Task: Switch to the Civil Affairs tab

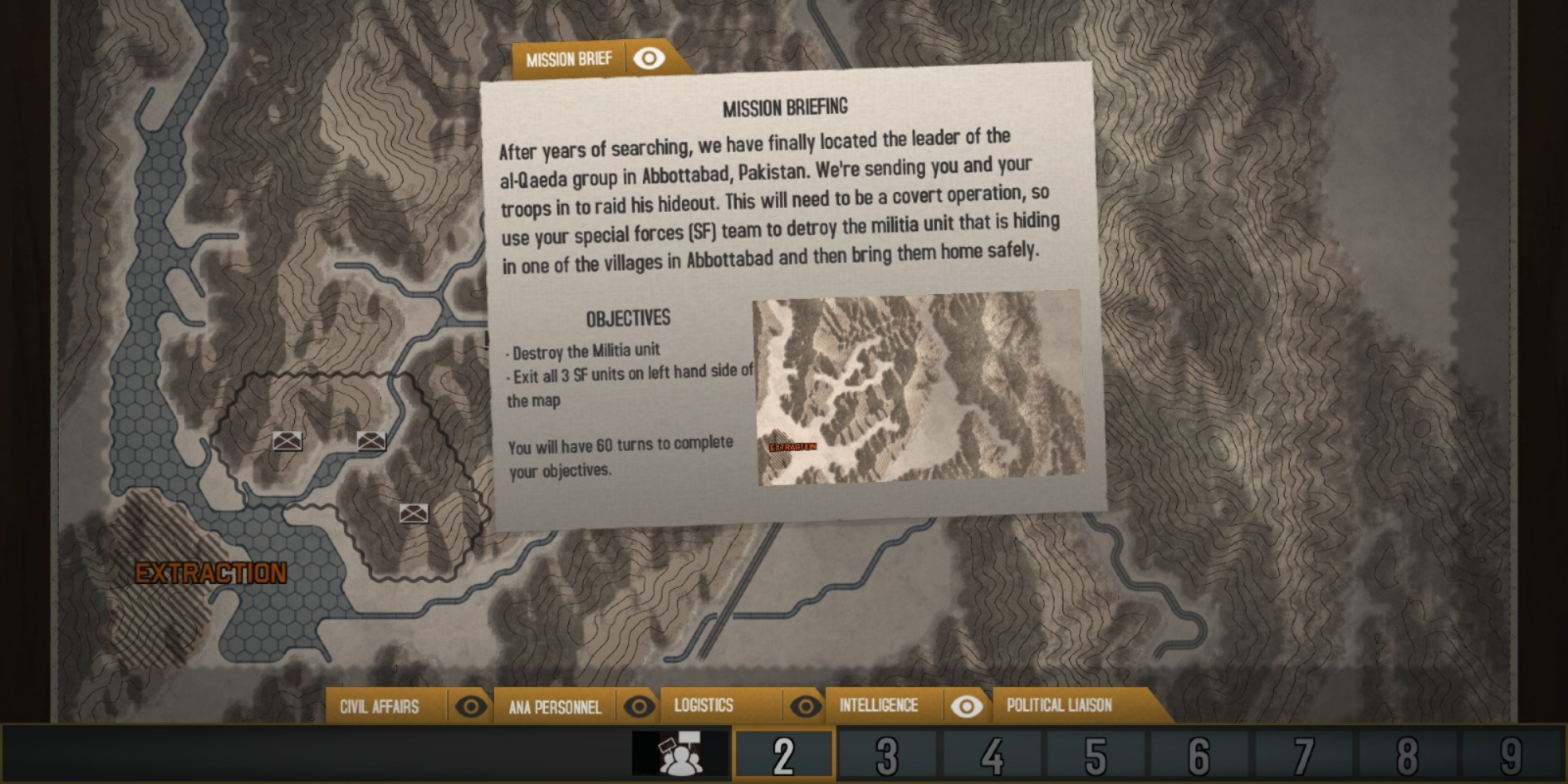Action: click(379, 707)
